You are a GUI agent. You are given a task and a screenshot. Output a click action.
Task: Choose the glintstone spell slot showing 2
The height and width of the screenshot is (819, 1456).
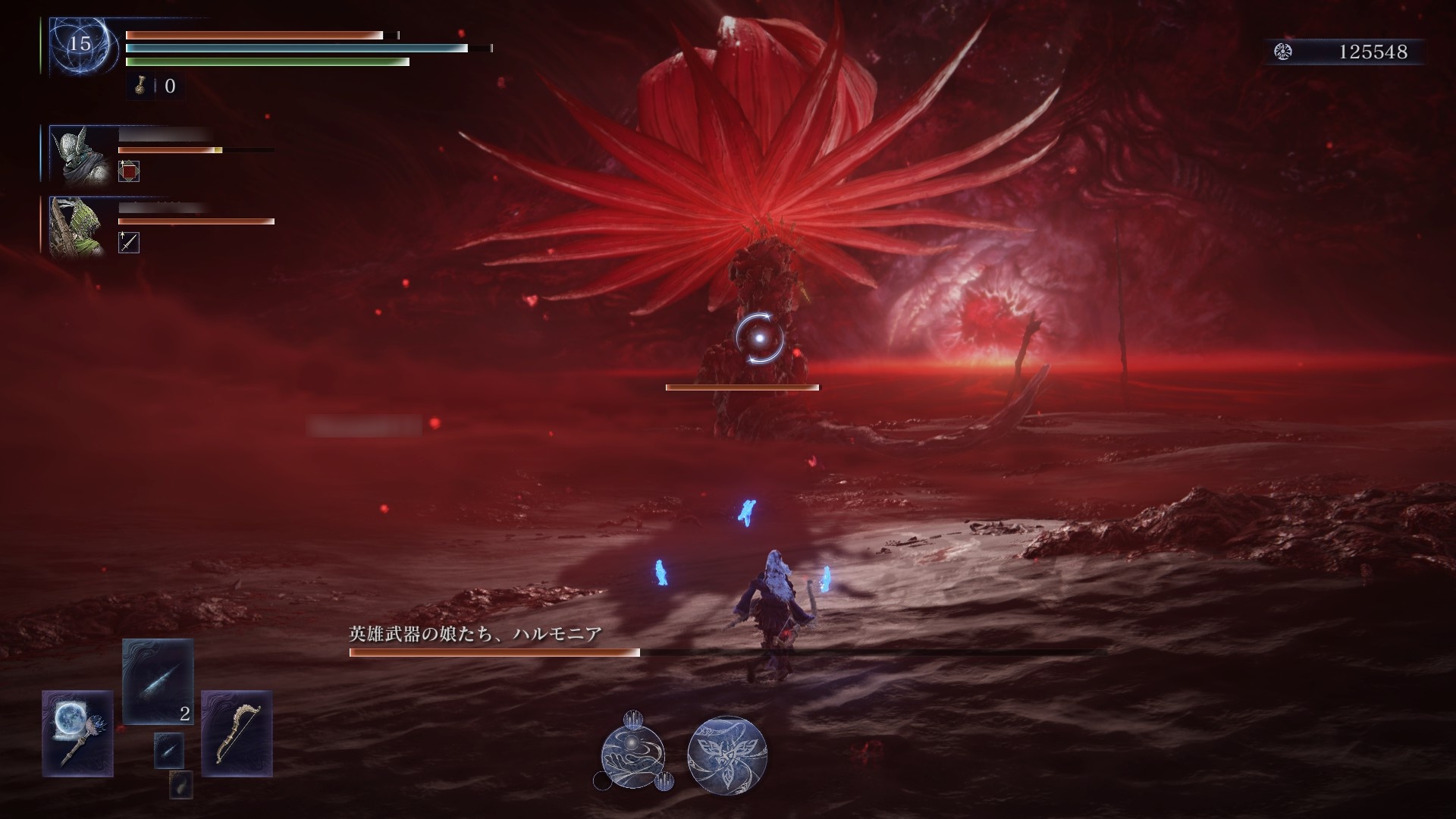[158, 681]
